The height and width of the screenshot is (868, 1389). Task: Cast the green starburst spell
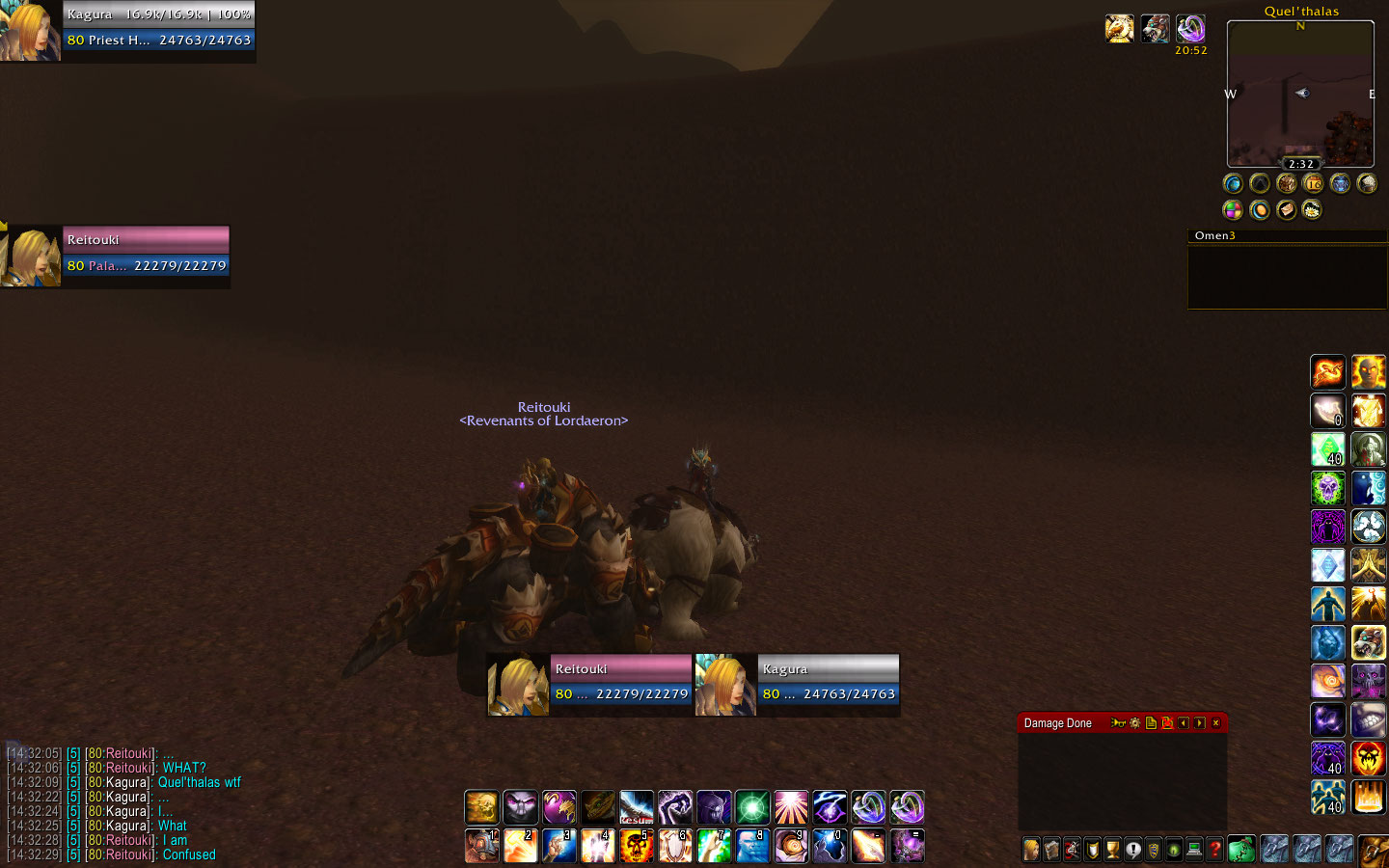tap(752, 807)
